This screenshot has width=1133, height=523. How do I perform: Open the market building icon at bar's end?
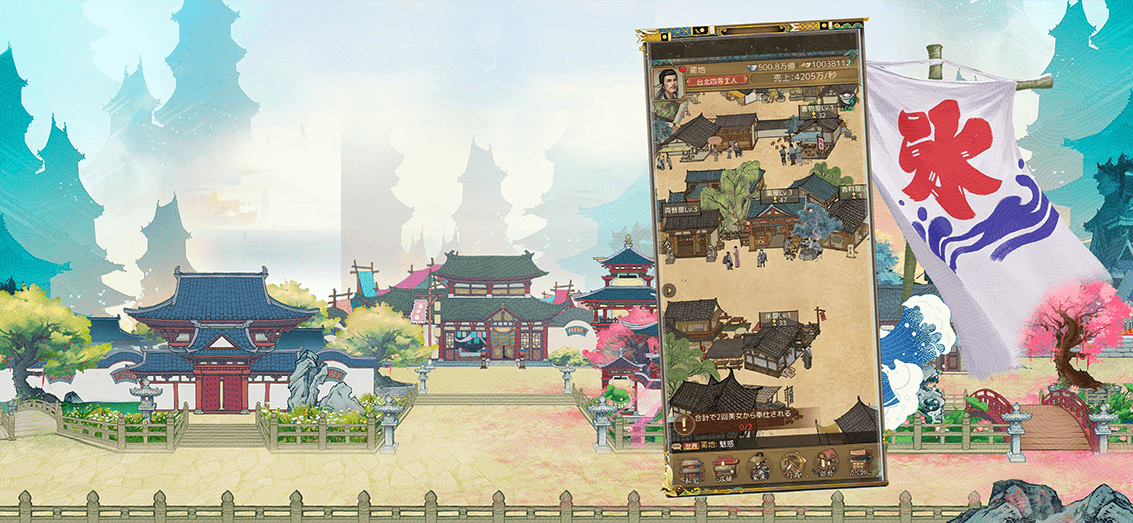[x=860, y=466]
